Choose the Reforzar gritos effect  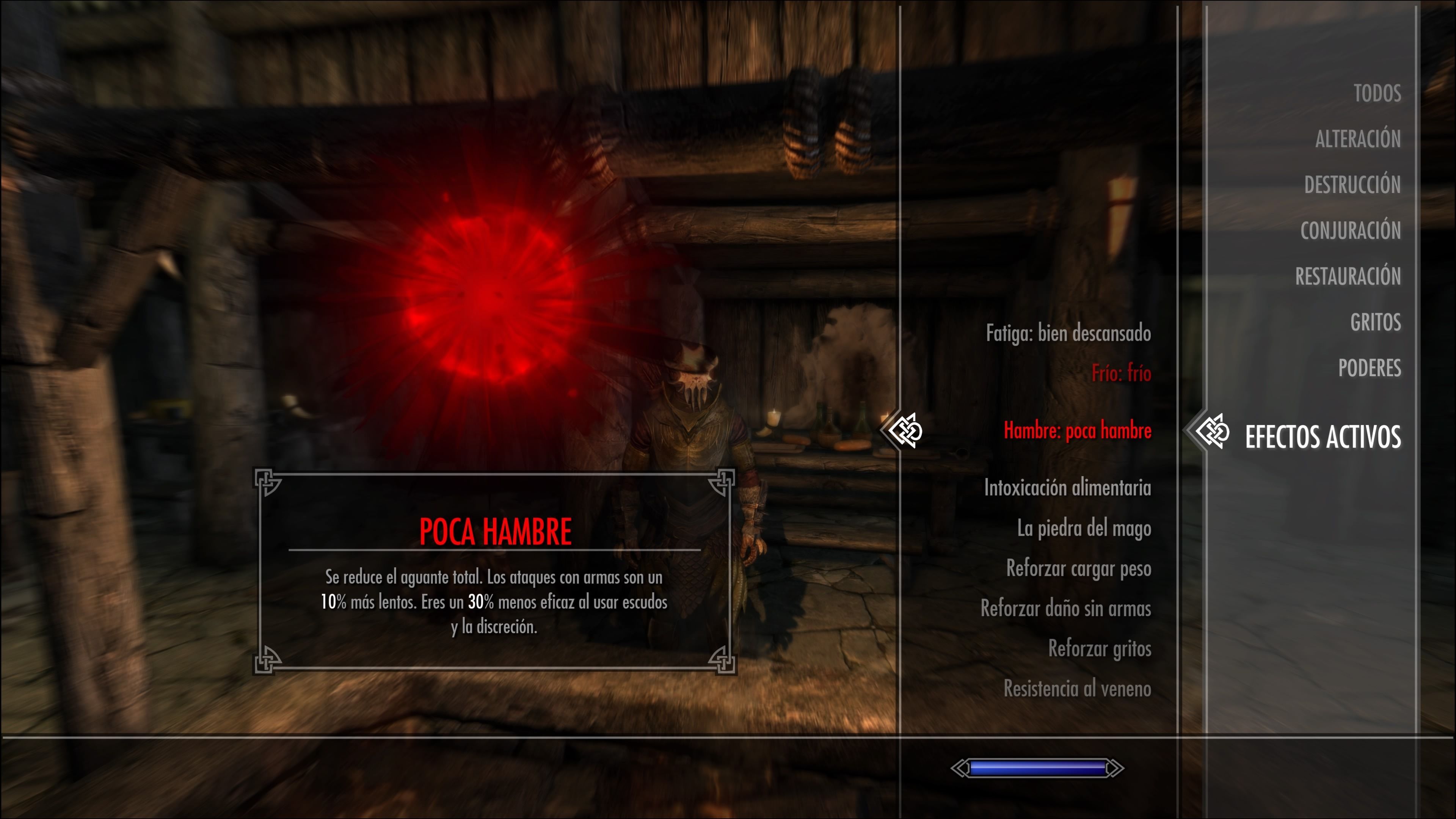(1099, 649)
